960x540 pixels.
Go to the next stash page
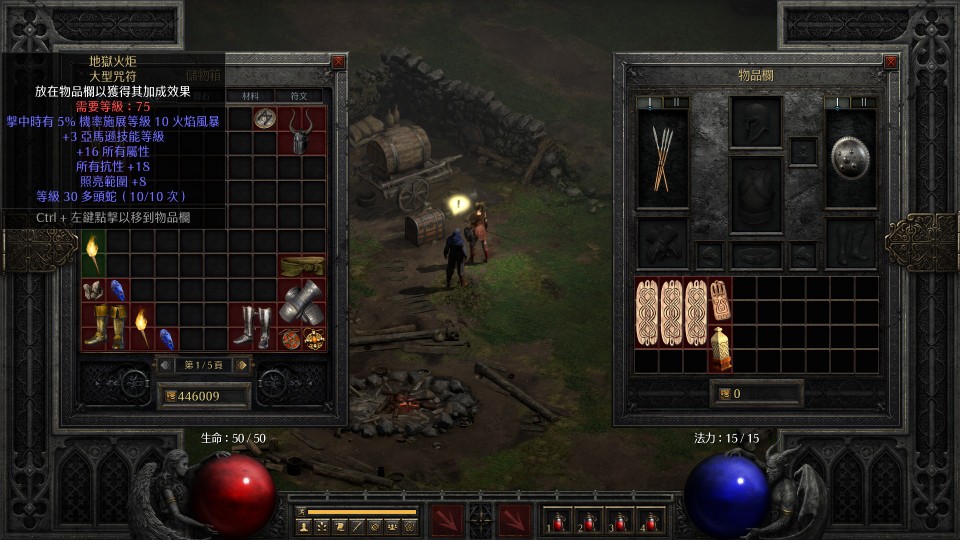pos(242,365)
